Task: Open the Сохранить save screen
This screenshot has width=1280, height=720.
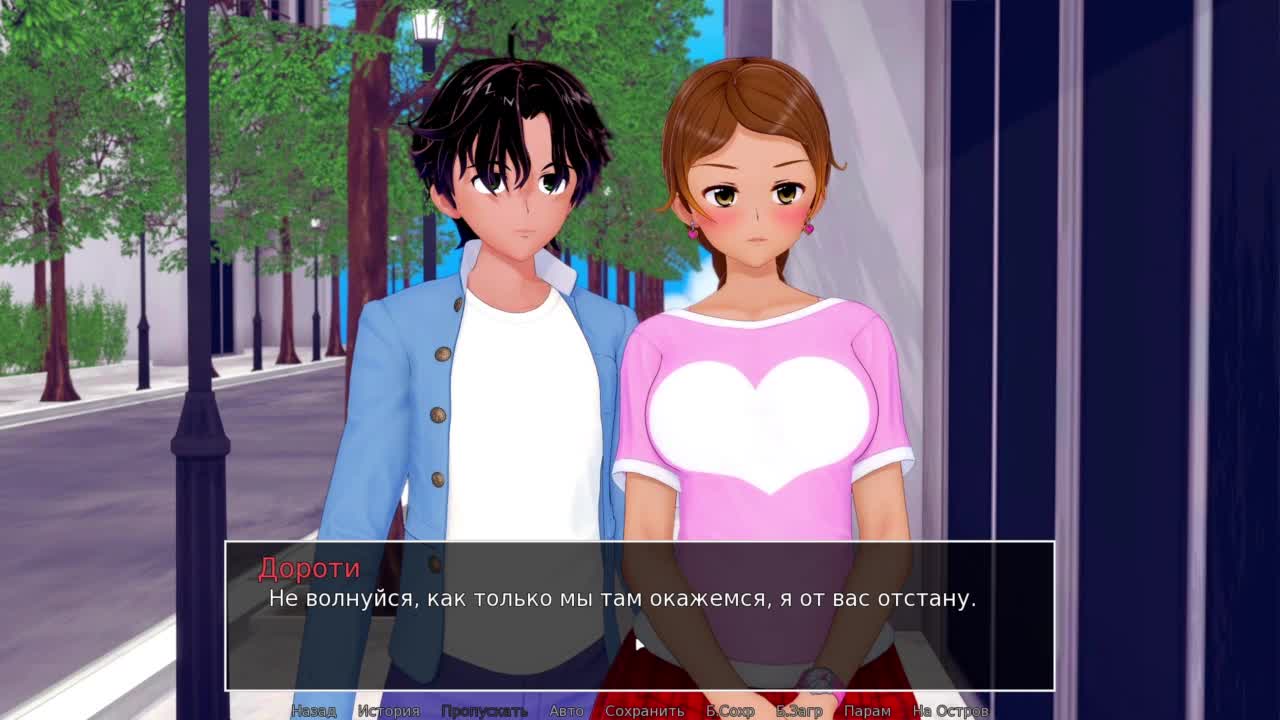Action: (x=644, y=711)
